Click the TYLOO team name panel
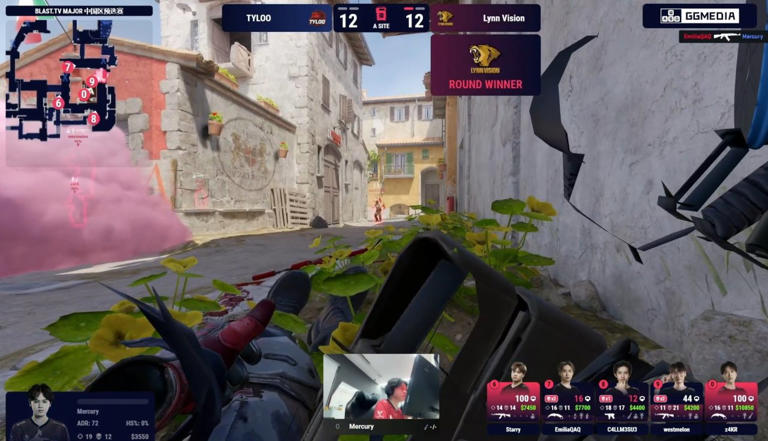The width and height of the screenshot is (768, 441). click(277, 18)
